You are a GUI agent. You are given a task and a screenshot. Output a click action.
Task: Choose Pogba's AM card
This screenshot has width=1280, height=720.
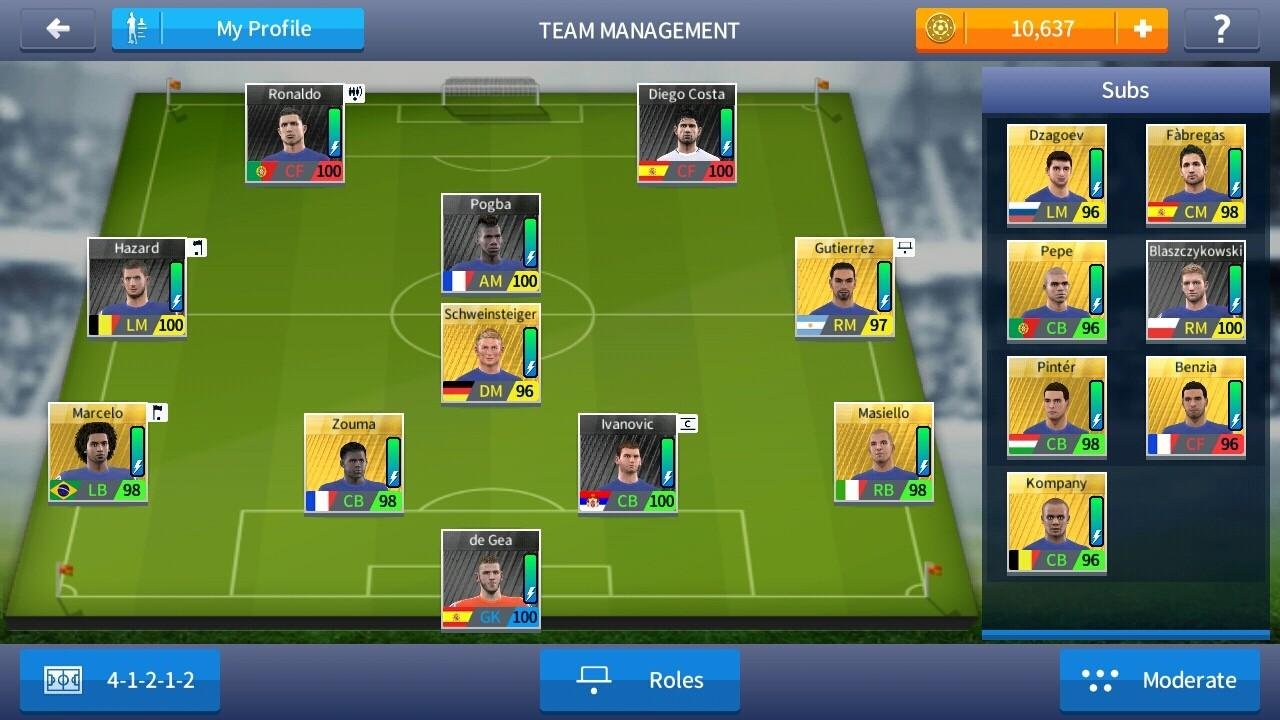490,243
